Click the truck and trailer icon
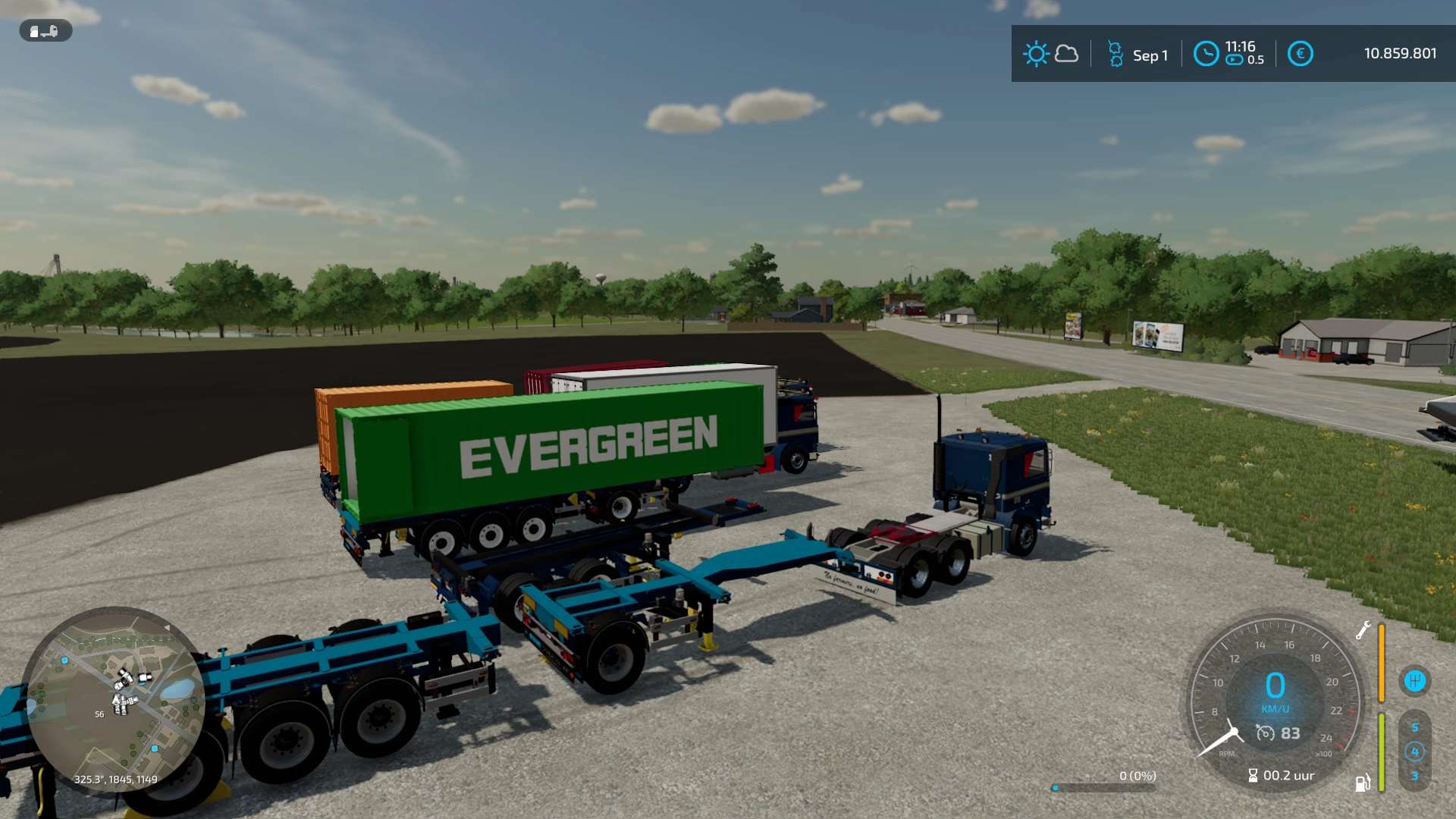The height and width of the screenshot is (819, 1456). tap(45, 31)
